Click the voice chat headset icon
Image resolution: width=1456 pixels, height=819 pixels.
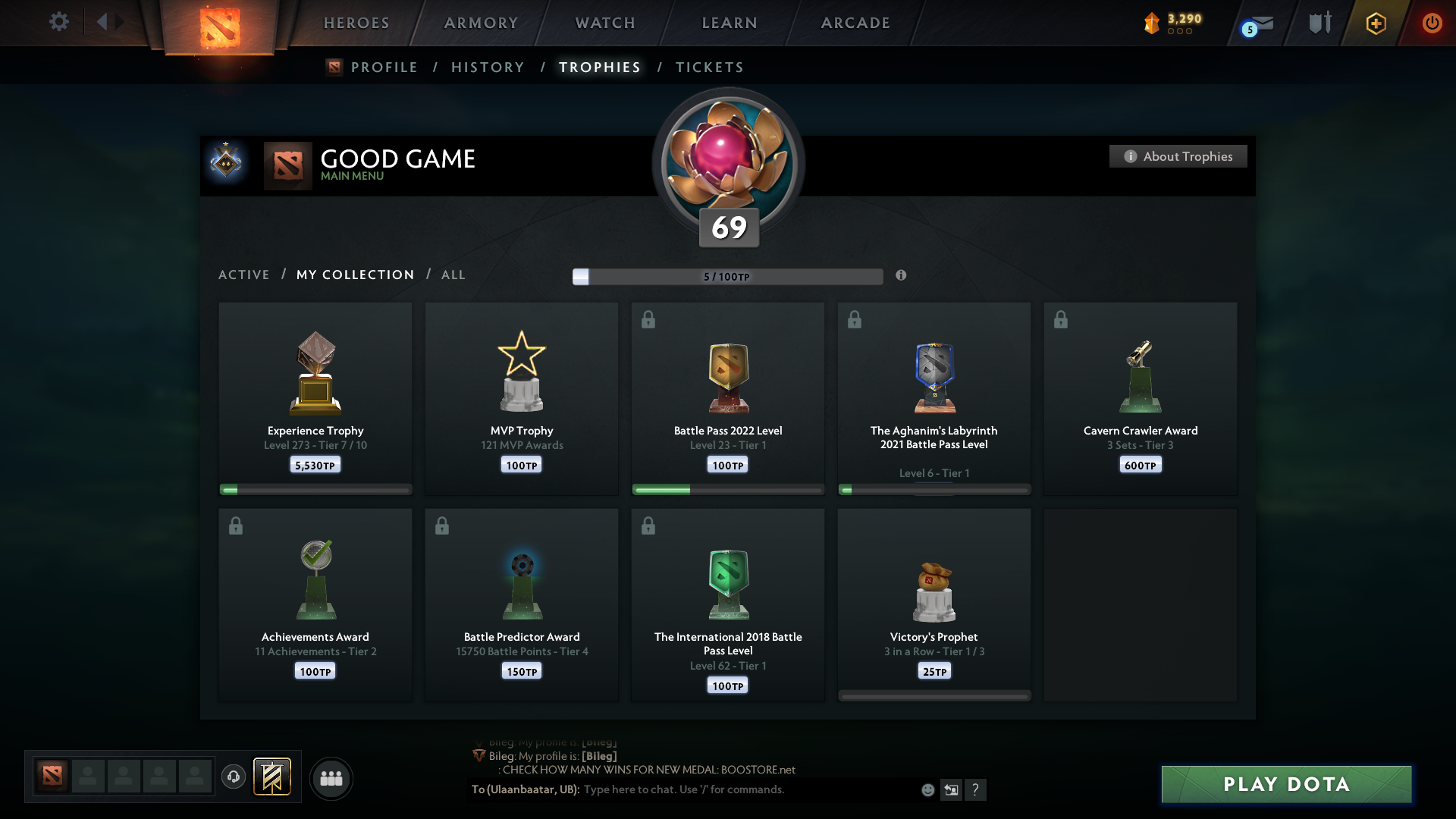coord(234,777)
